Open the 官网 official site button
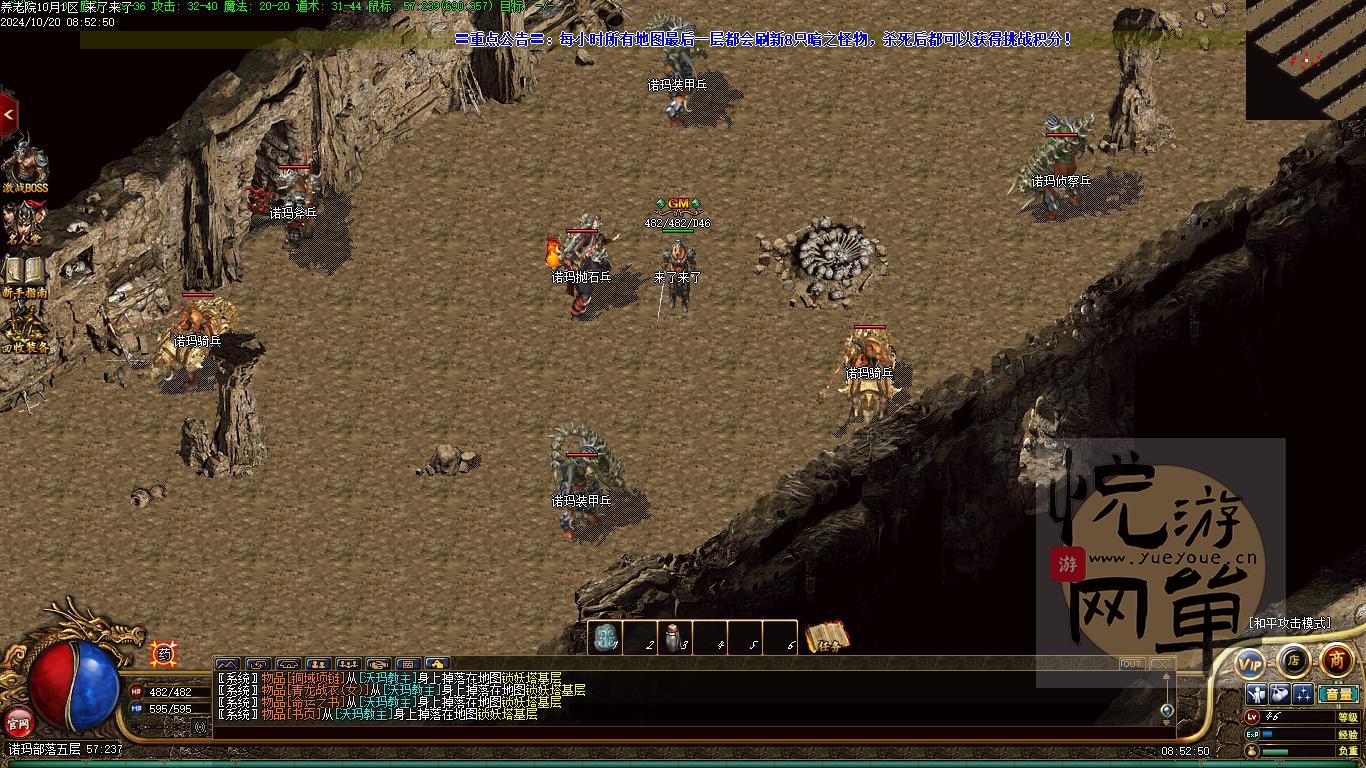Screen dimensions: 1366x768 pos(19,721)
